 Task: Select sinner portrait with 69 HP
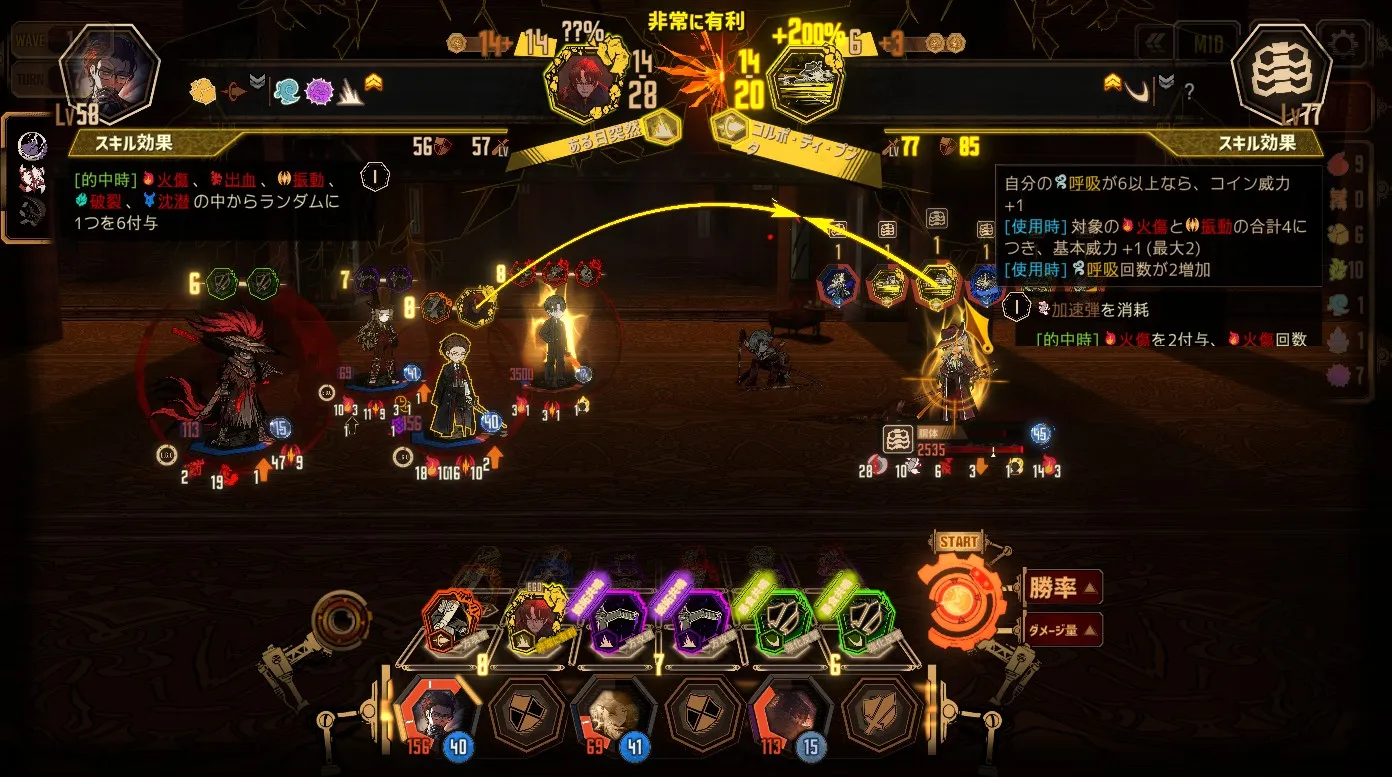(x=611, y=710)
